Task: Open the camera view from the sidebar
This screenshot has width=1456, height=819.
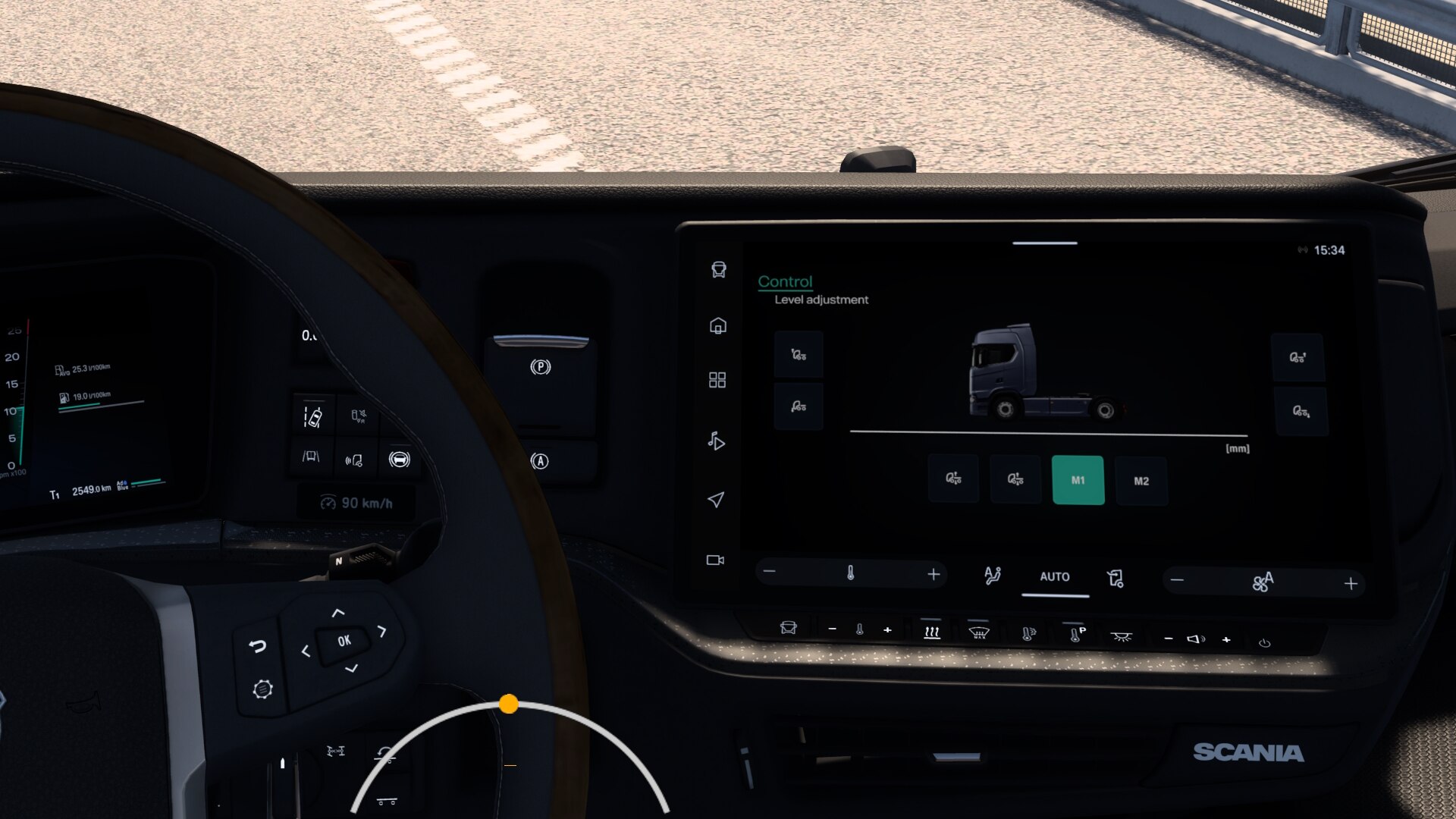Action: point(715,560)
